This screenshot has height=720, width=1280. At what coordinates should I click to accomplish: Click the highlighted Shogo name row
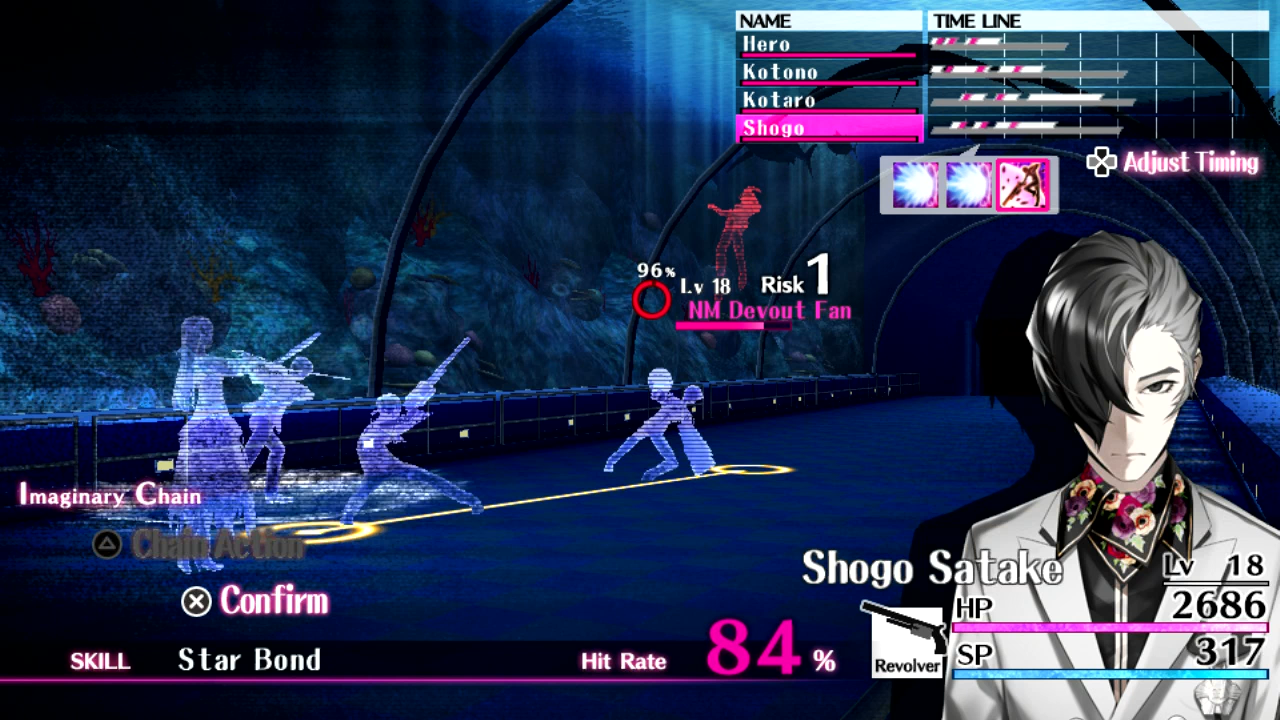827,129
